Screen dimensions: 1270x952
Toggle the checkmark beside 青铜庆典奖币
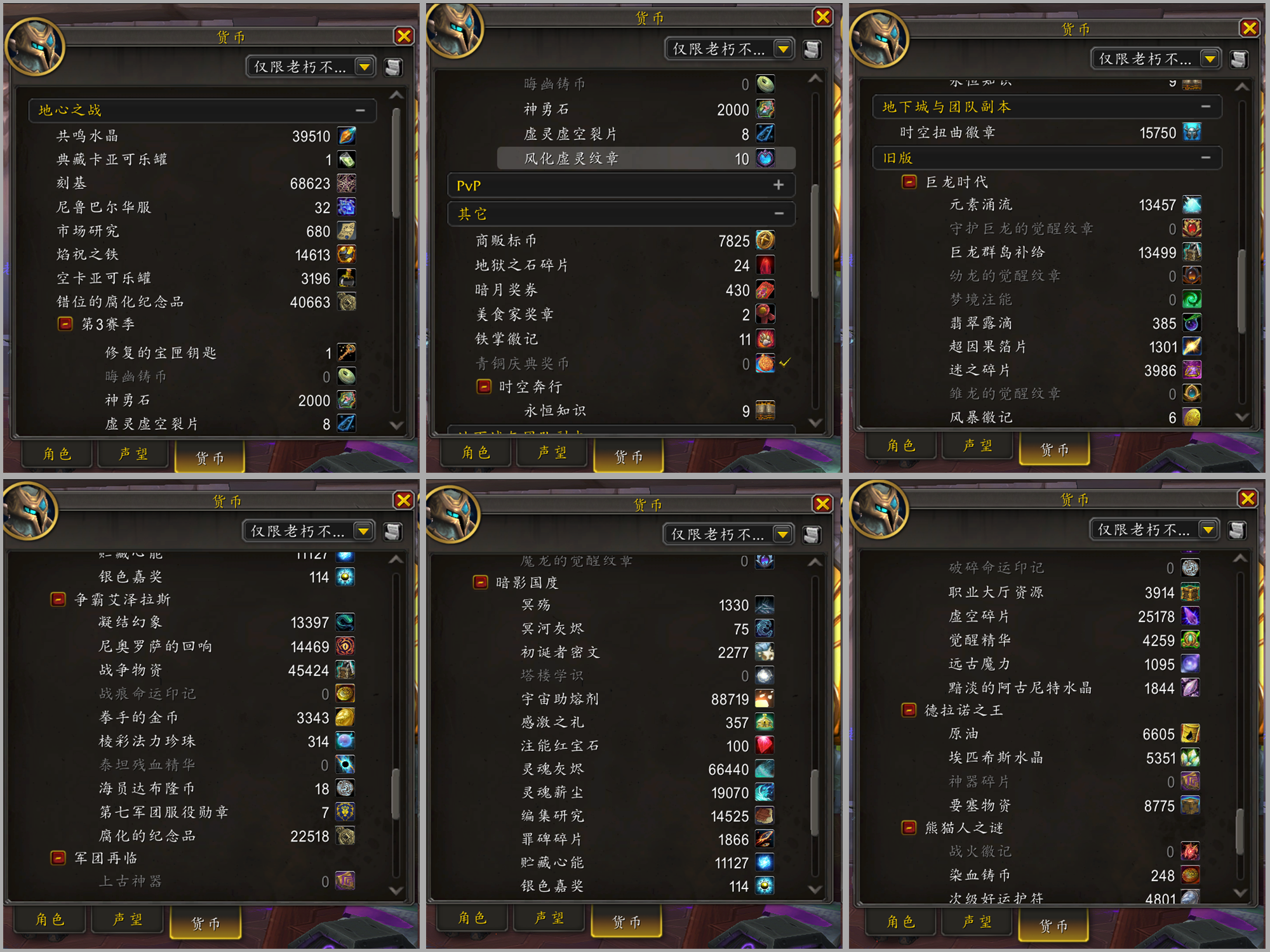tap(784, 362)
